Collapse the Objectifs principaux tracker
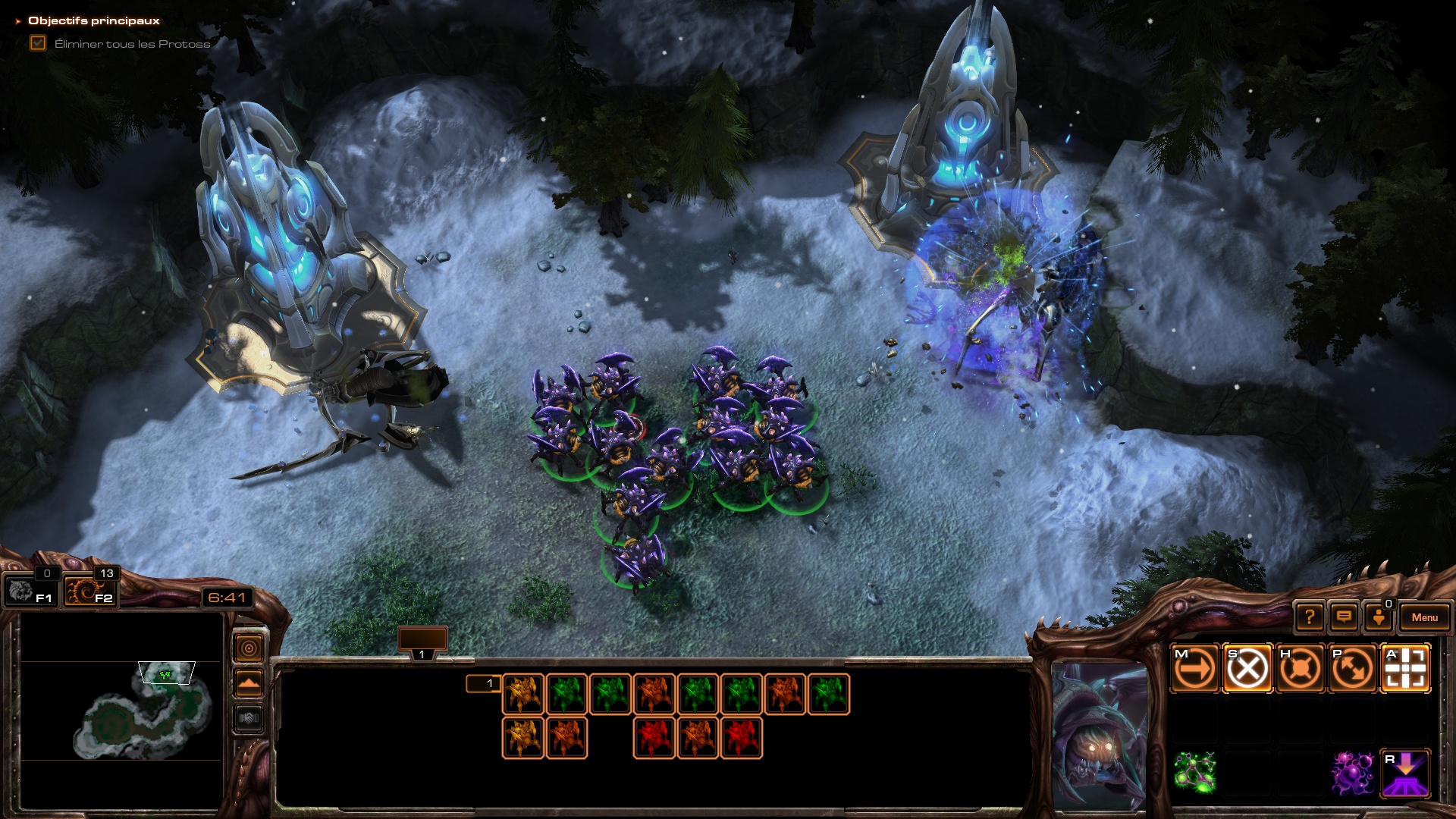The height and width of the screenshot is (819, 1456). [18, 21]
